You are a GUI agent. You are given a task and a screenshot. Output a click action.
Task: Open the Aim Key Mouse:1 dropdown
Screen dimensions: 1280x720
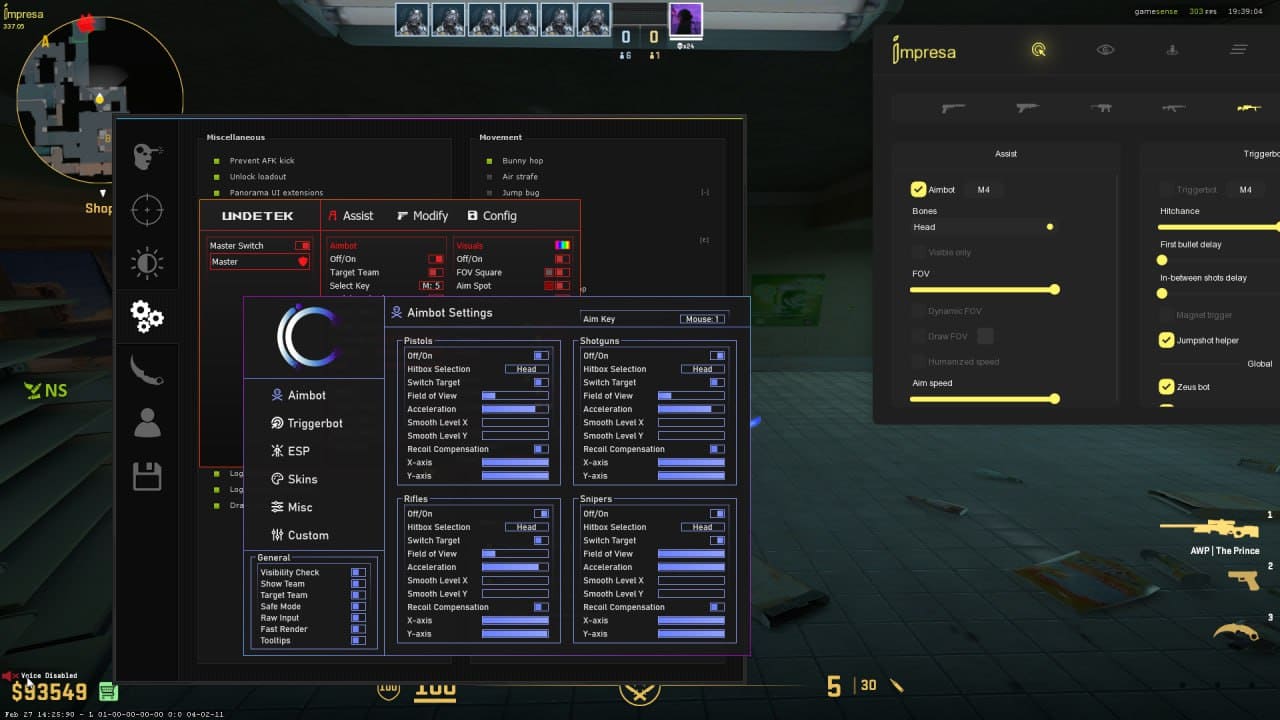(x=700, y=318)
